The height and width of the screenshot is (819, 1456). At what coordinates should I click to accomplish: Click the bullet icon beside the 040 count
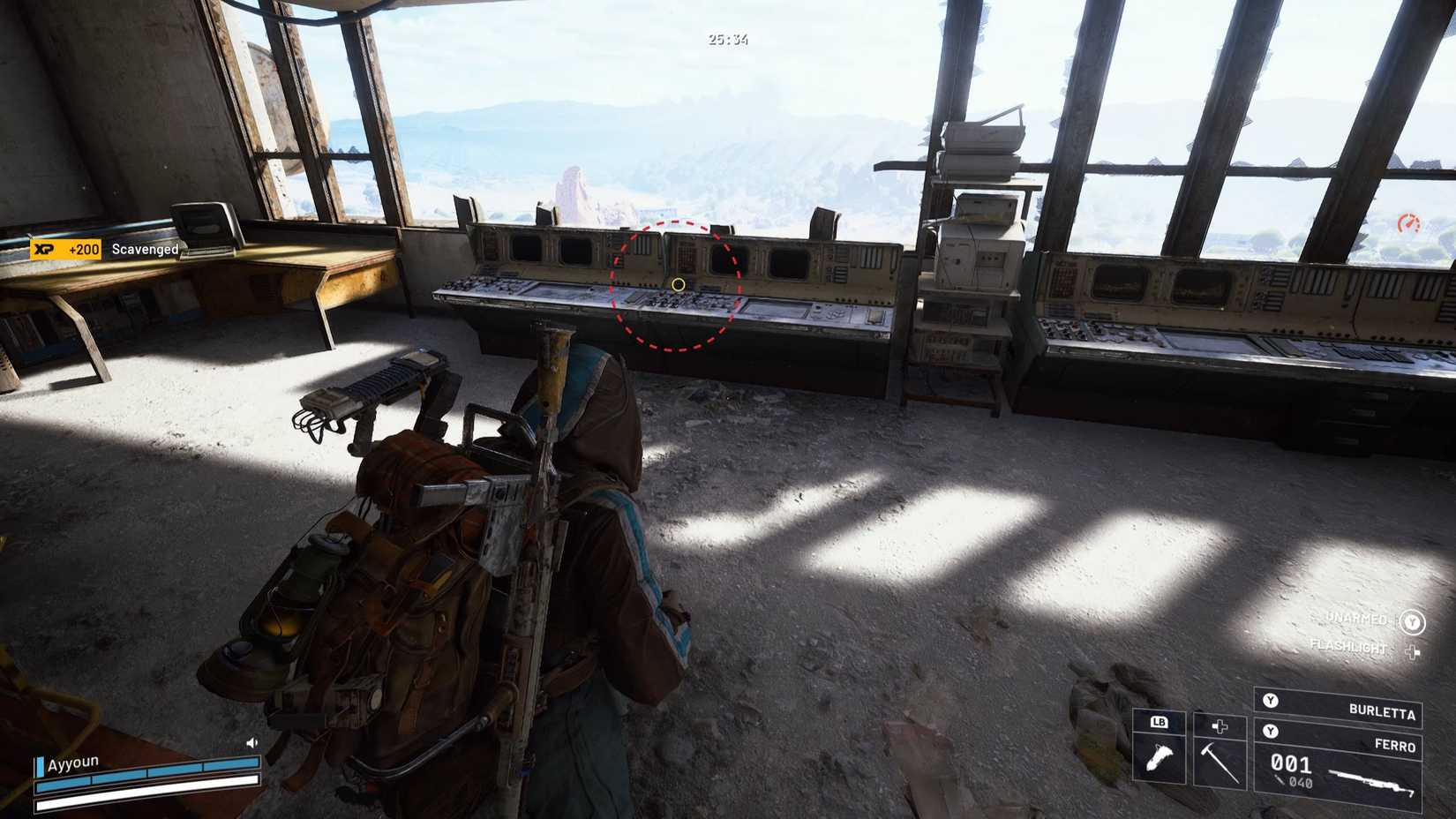1280,780
